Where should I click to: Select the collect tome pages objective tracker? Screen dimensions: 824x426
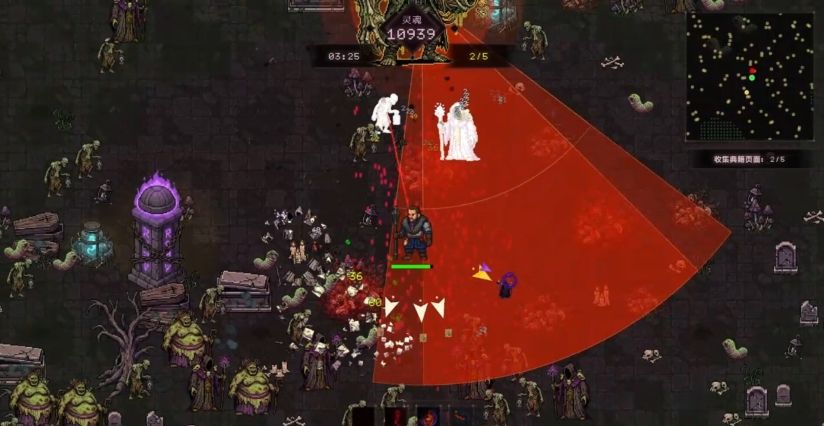pos(750,159)
